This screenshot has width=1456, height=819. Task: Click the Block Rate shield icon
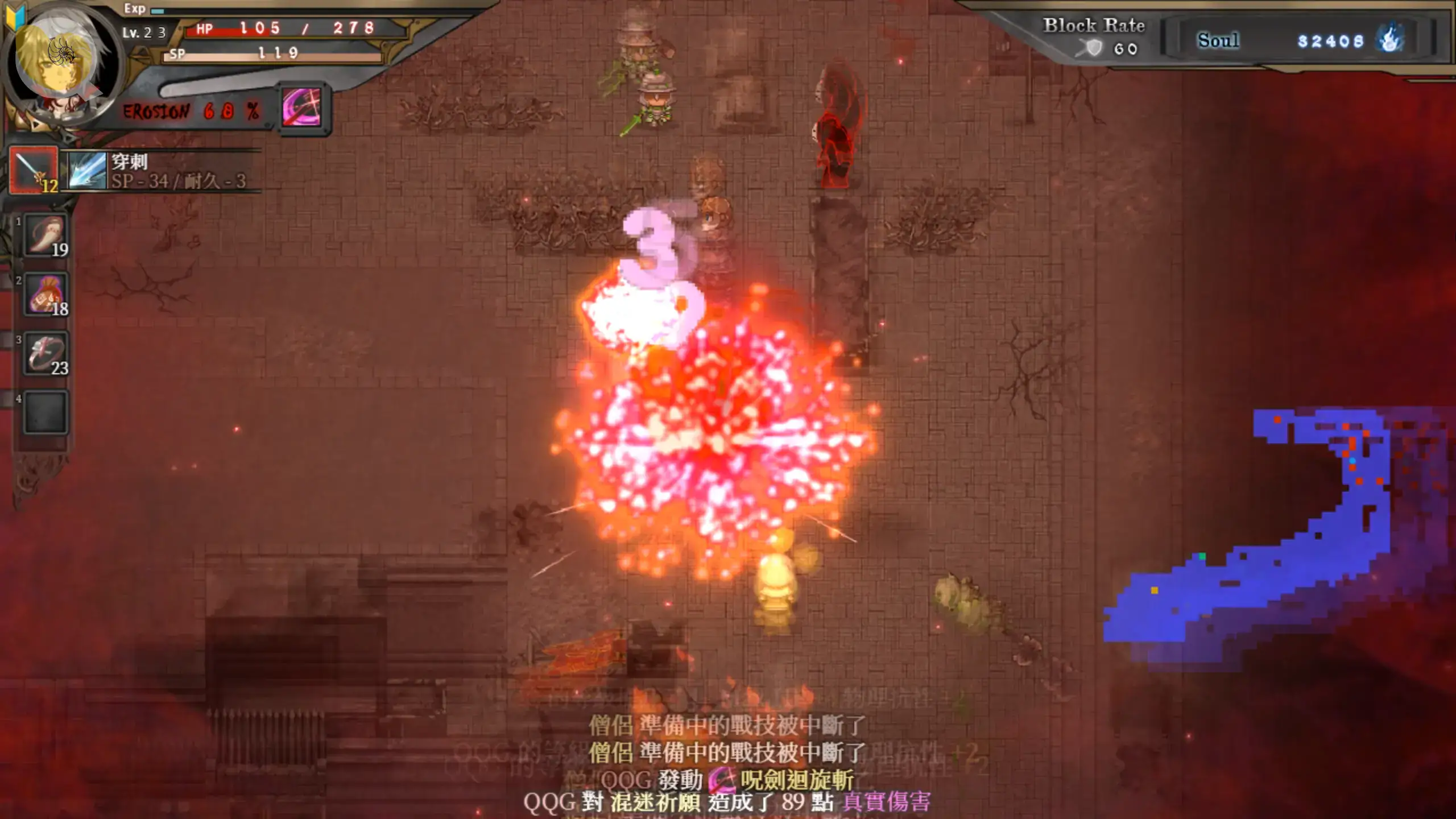1093,49
